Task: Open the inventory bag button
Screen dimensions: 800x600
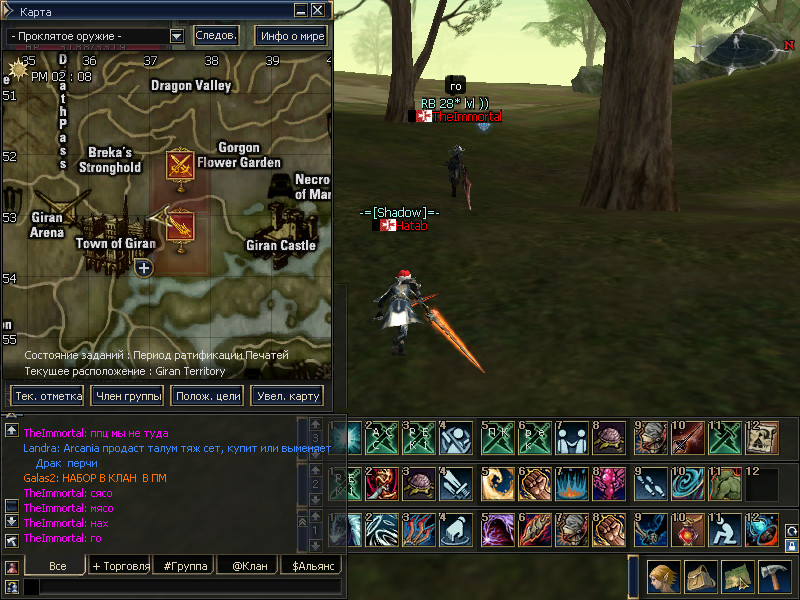Action: click(x=700, y=577)
